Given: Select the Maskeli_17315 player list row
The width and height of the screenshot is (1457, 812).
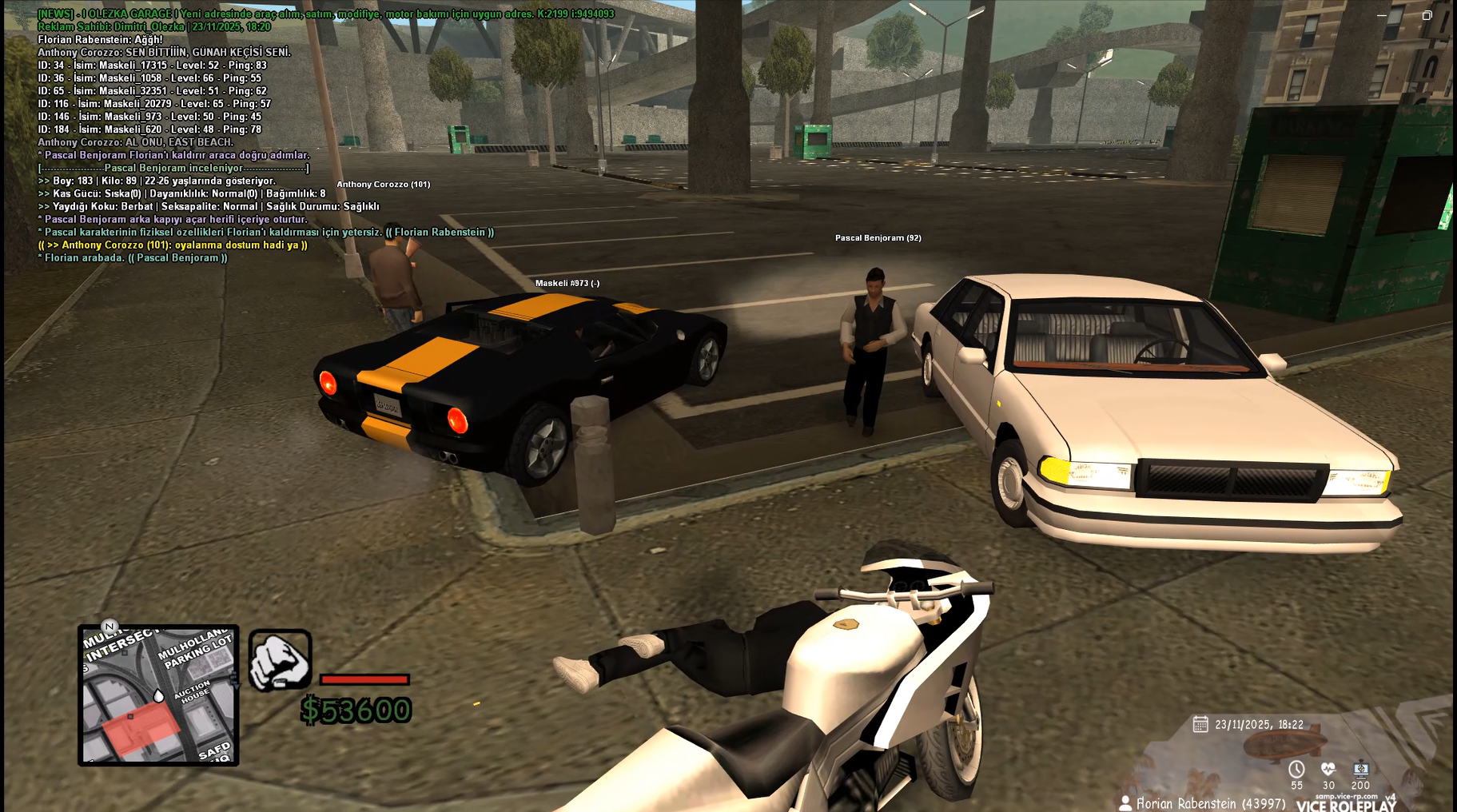Looking at the screenshot, I should pos(152,66).
